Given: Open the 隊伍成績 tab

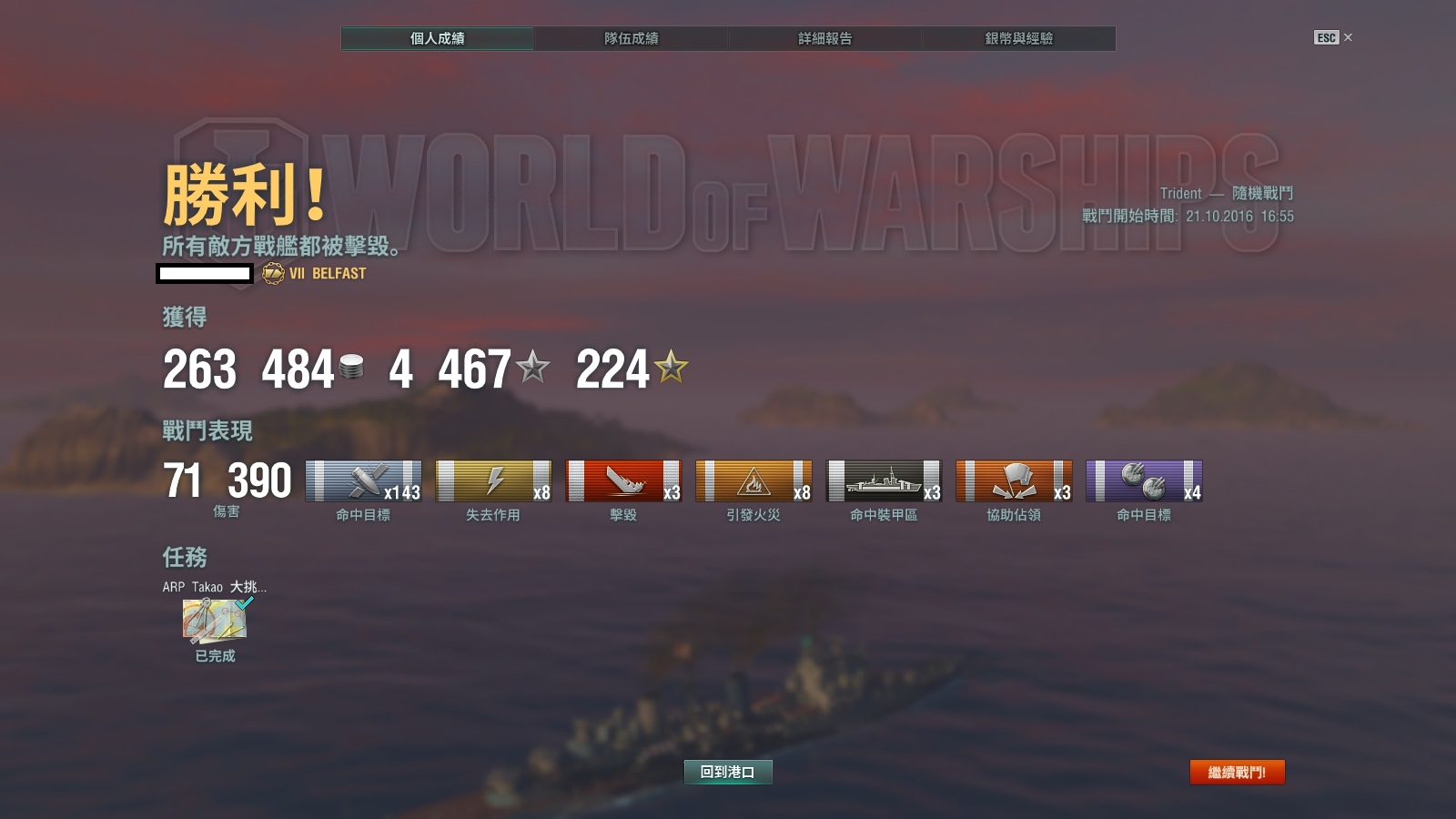Looking at the screenshot, I should [631, 38].
